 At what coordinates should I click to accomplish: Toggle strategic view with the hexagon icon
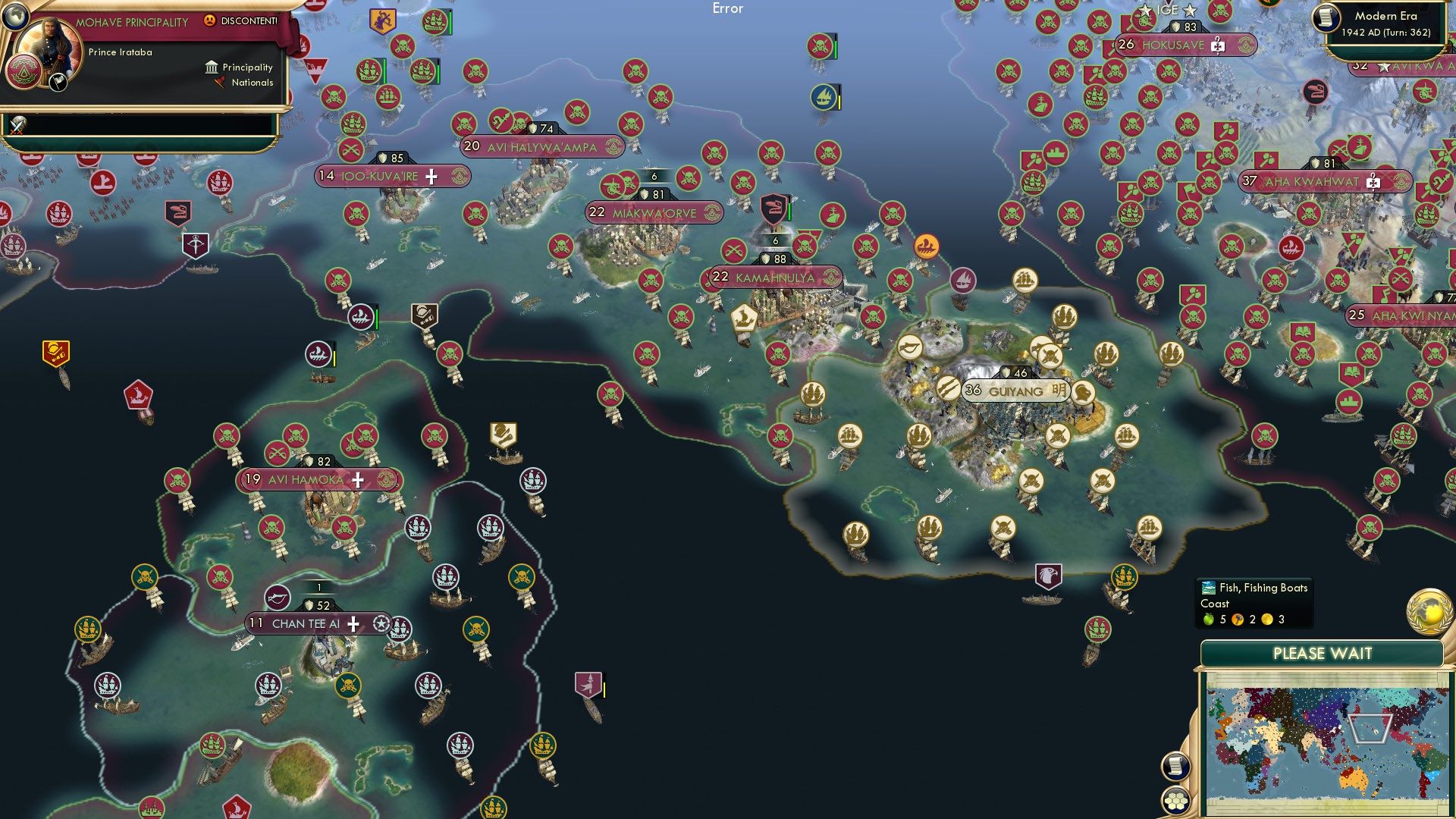point(1175,802)
